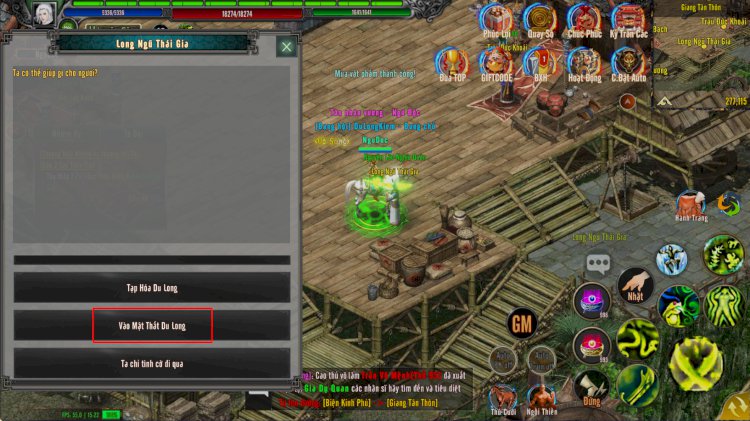Click the GM round button
750x421 pixels.
click(x=521, y=323)
